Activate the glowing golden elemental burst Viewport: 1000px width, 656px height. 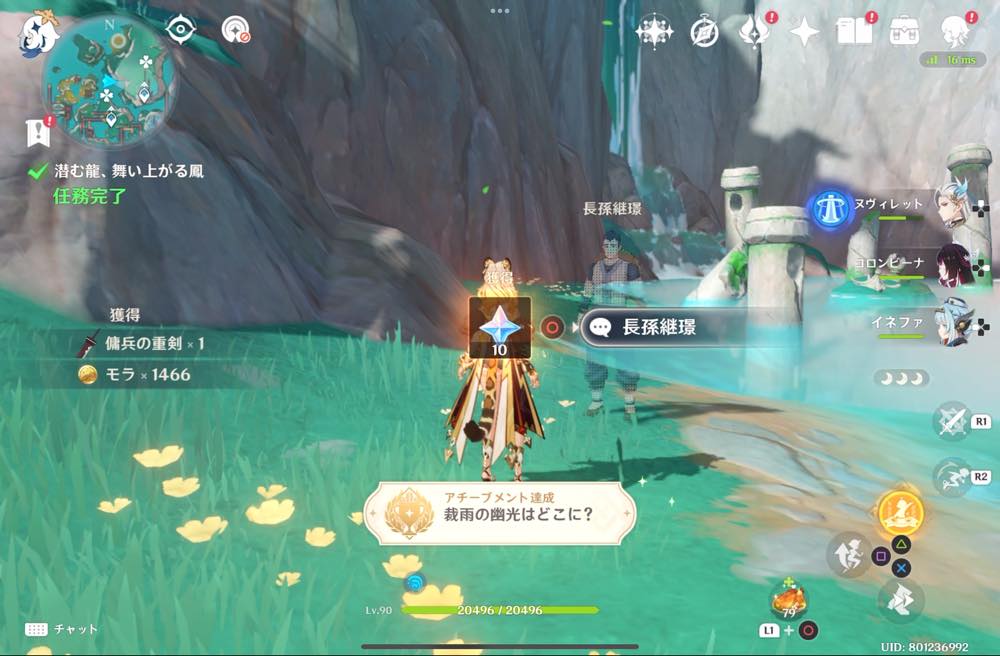coord(901,514)
